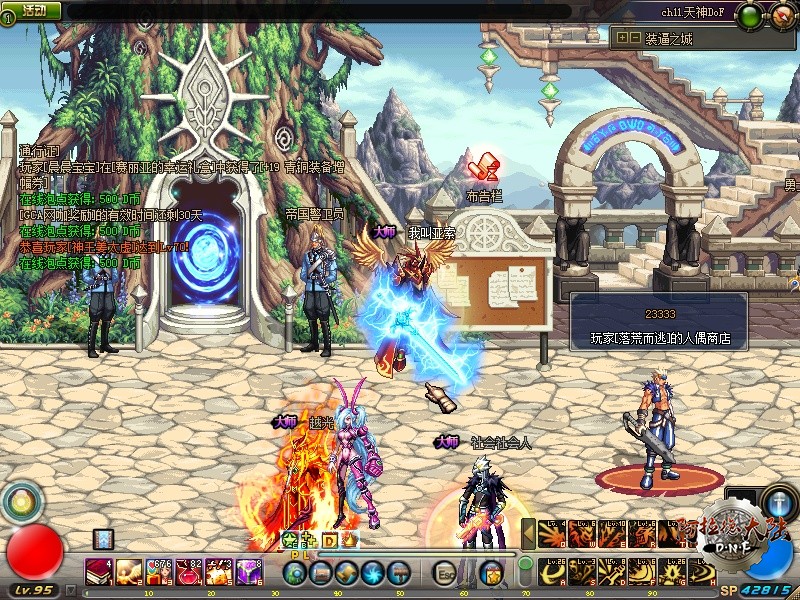This screenshot has width=800, height=600.
Task: Click the sword emblem button above the SP gauge
Action: point(779,501)
